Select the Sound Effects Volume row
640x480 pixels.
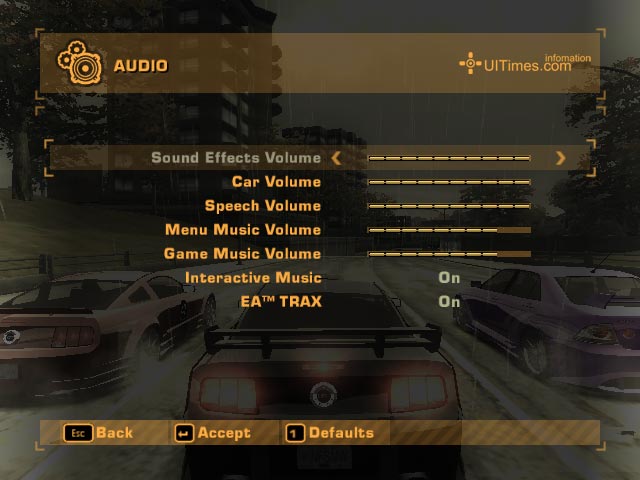[236, 158]
